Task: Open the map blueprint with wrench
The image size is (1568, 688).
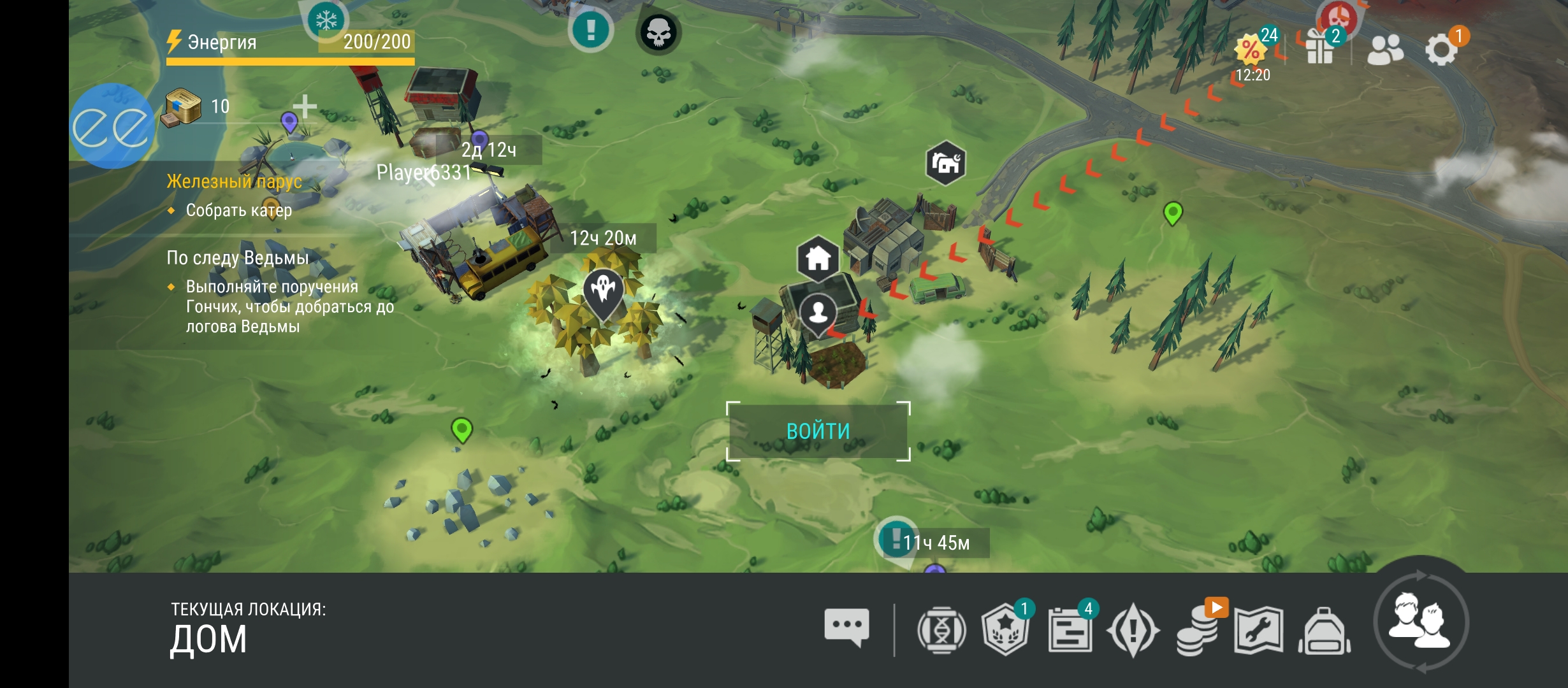Action: tap(1258, 631)
